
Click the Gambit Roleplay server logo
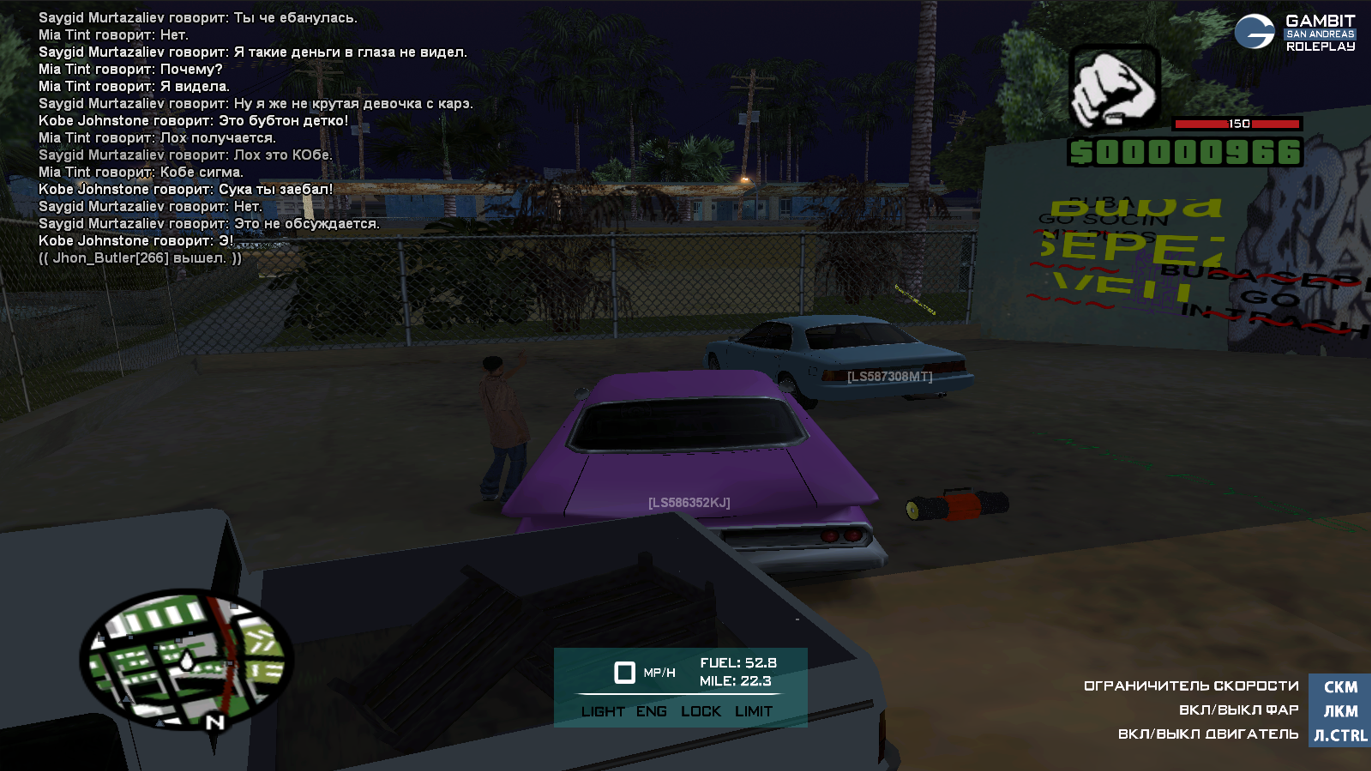[x=1294, y=32]
